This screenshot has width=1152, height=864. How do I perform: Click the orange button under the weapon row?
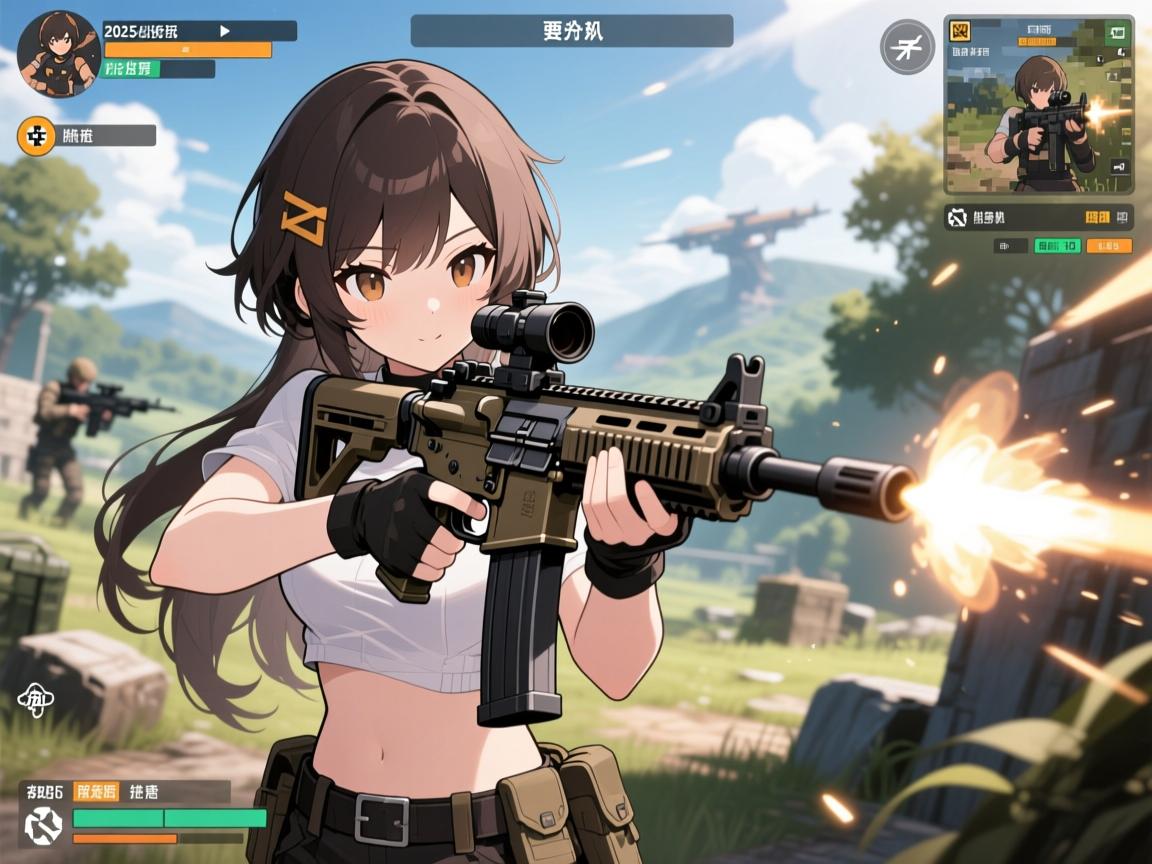(1109, 245)
